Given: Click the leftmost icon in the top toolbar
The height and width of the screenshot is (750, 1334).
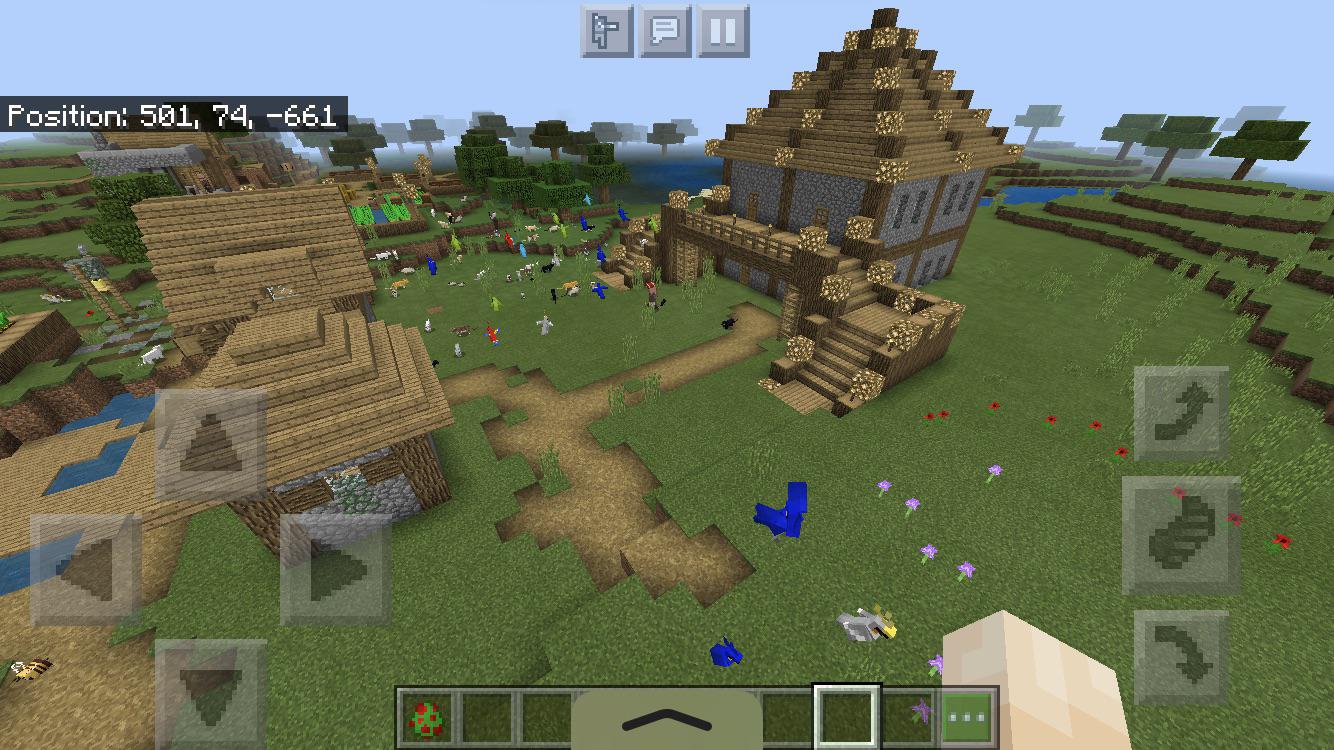Looking at the screenshot, I should [609, 30].
